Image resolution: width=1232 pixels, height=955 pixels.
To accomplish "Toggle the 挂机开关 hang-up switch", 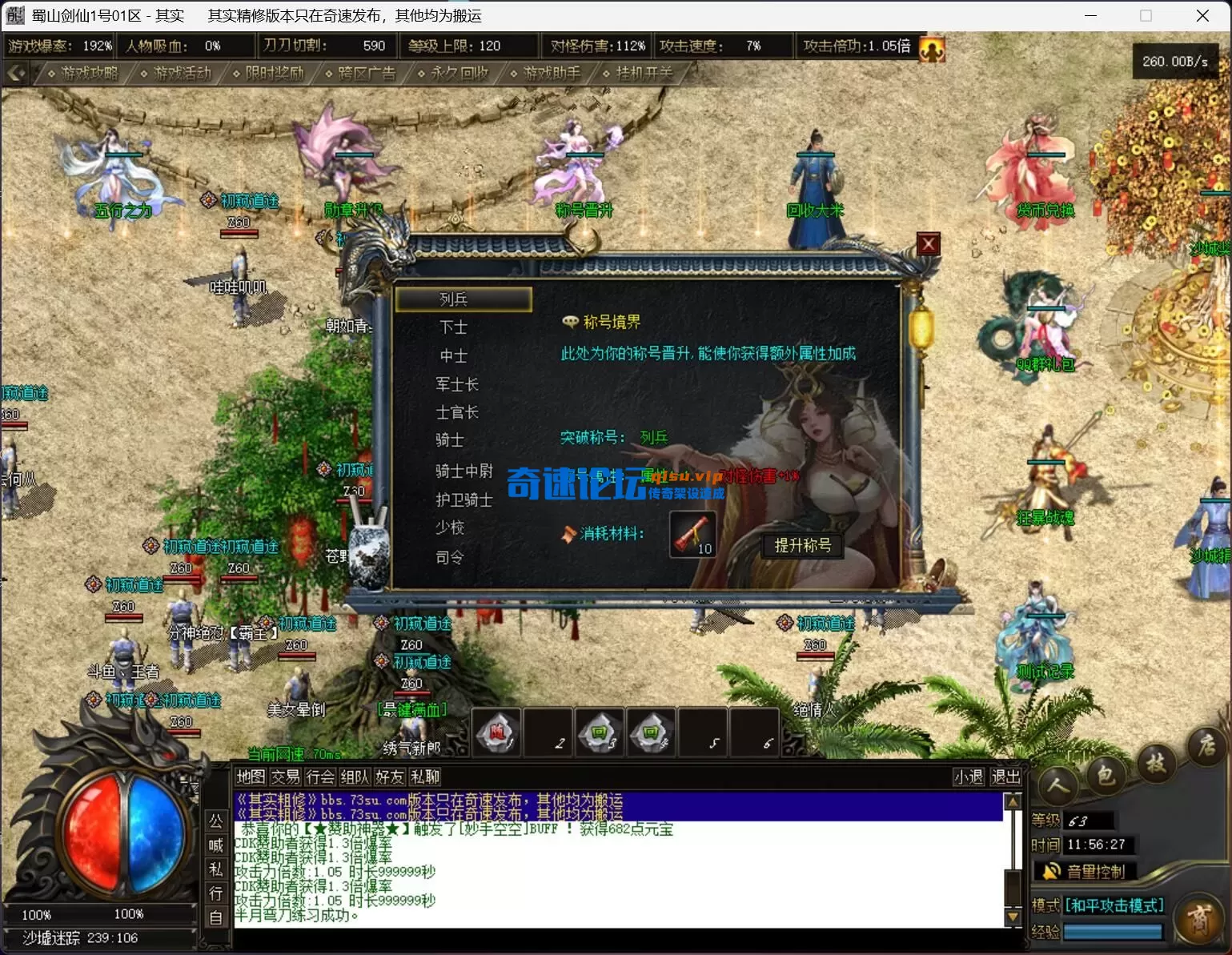I will pyautogui.click(x=641, y=73).
